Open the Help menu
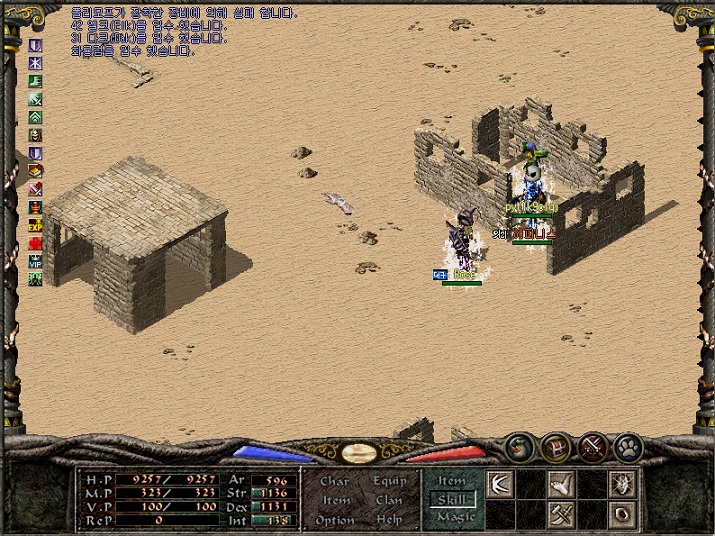Screen dimensions: 715x536 pos(390,520)
